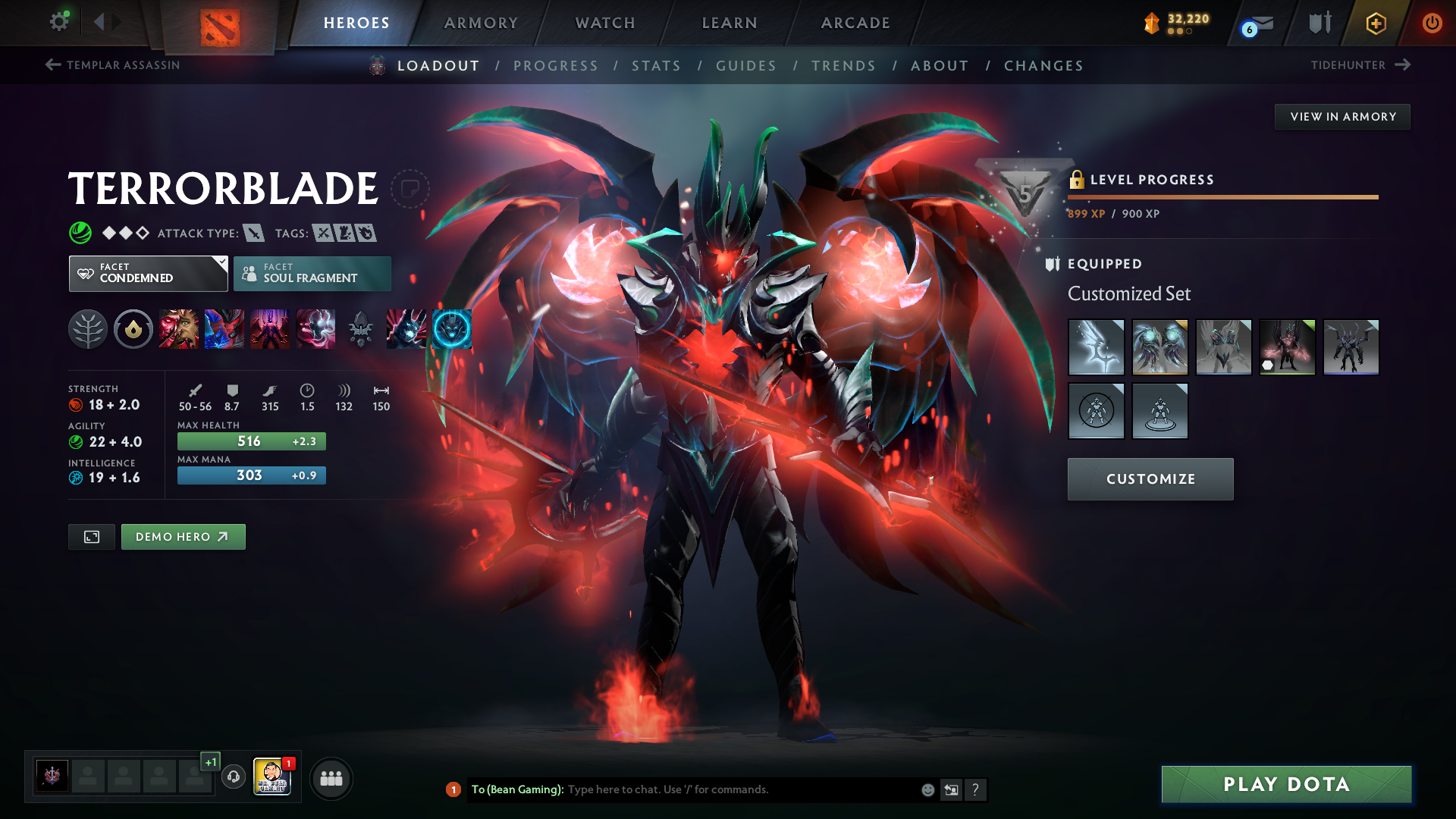This screenshot has width=1456, height=819.
Task: Launch Demo Hero mode
Action: tap(183, 537)
